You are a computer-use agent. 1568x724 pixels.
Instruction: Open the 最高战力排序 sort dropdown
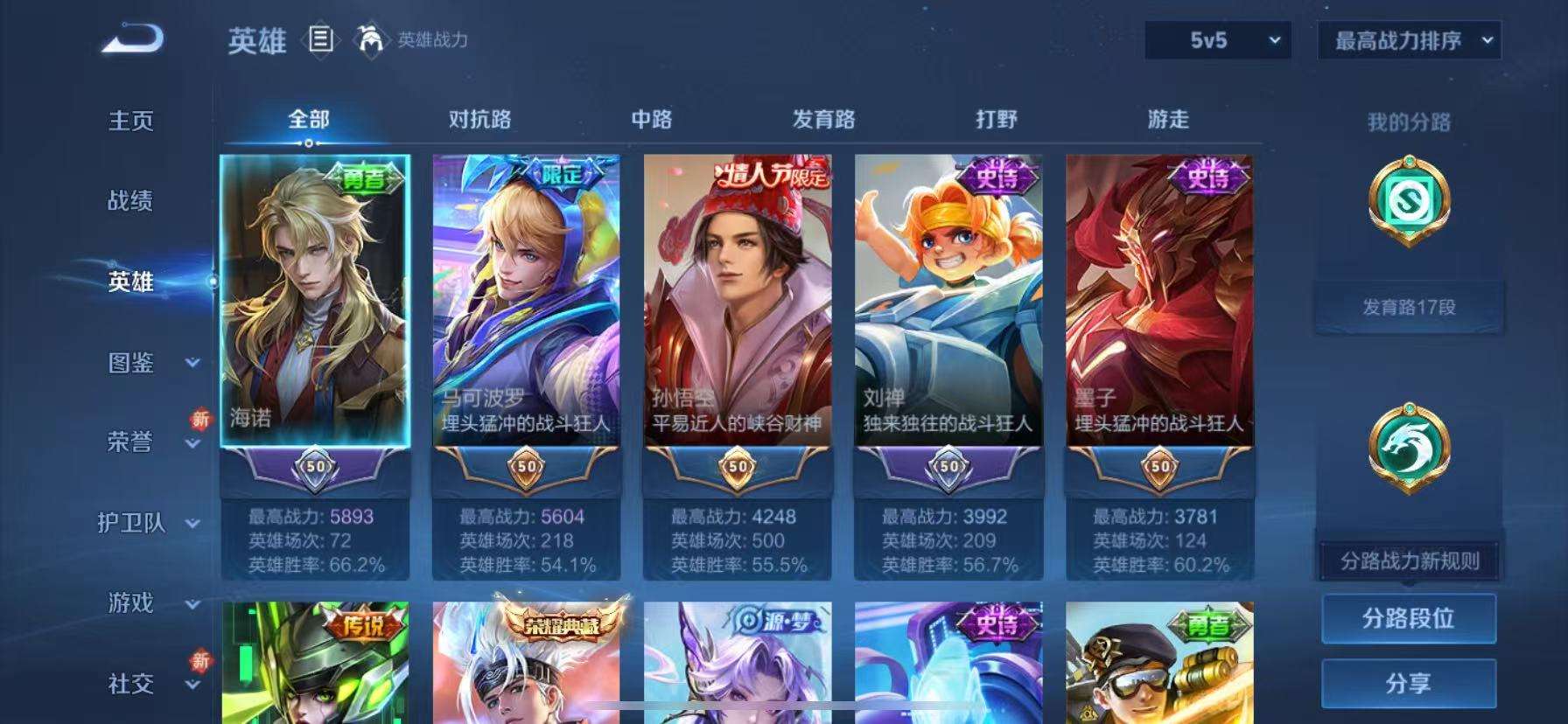pyautogui.click(x=1409, y=40)
